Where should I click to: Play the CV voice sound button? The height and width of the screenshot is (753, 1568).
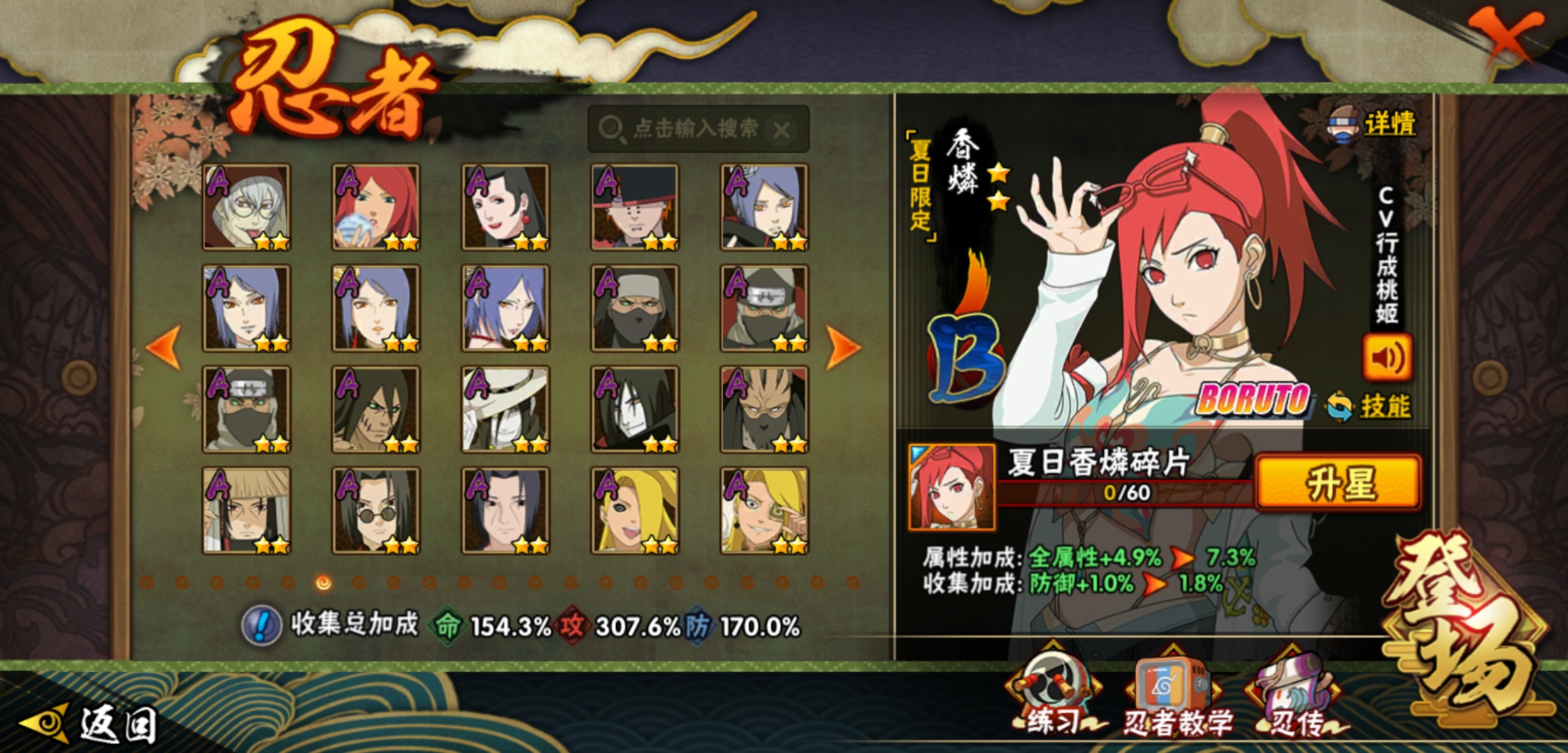1387,358
